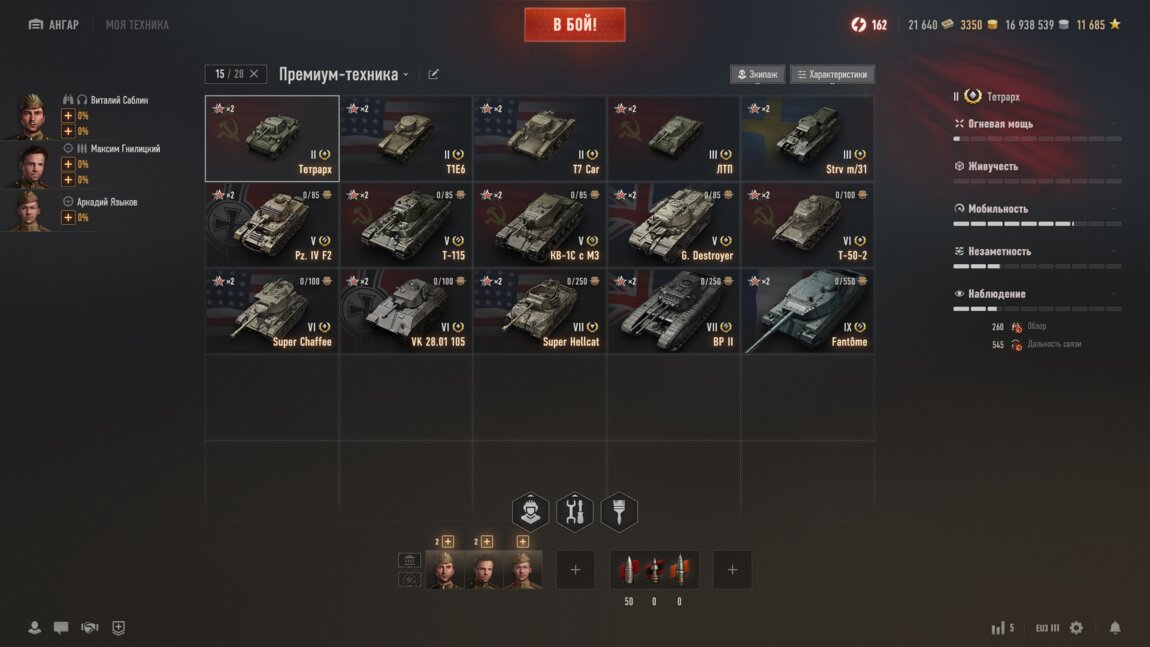The width and height of the screenshot is (1150, 647).
Task: Edit the vehicle filter with pencil icon
Action: click(434, 74)
